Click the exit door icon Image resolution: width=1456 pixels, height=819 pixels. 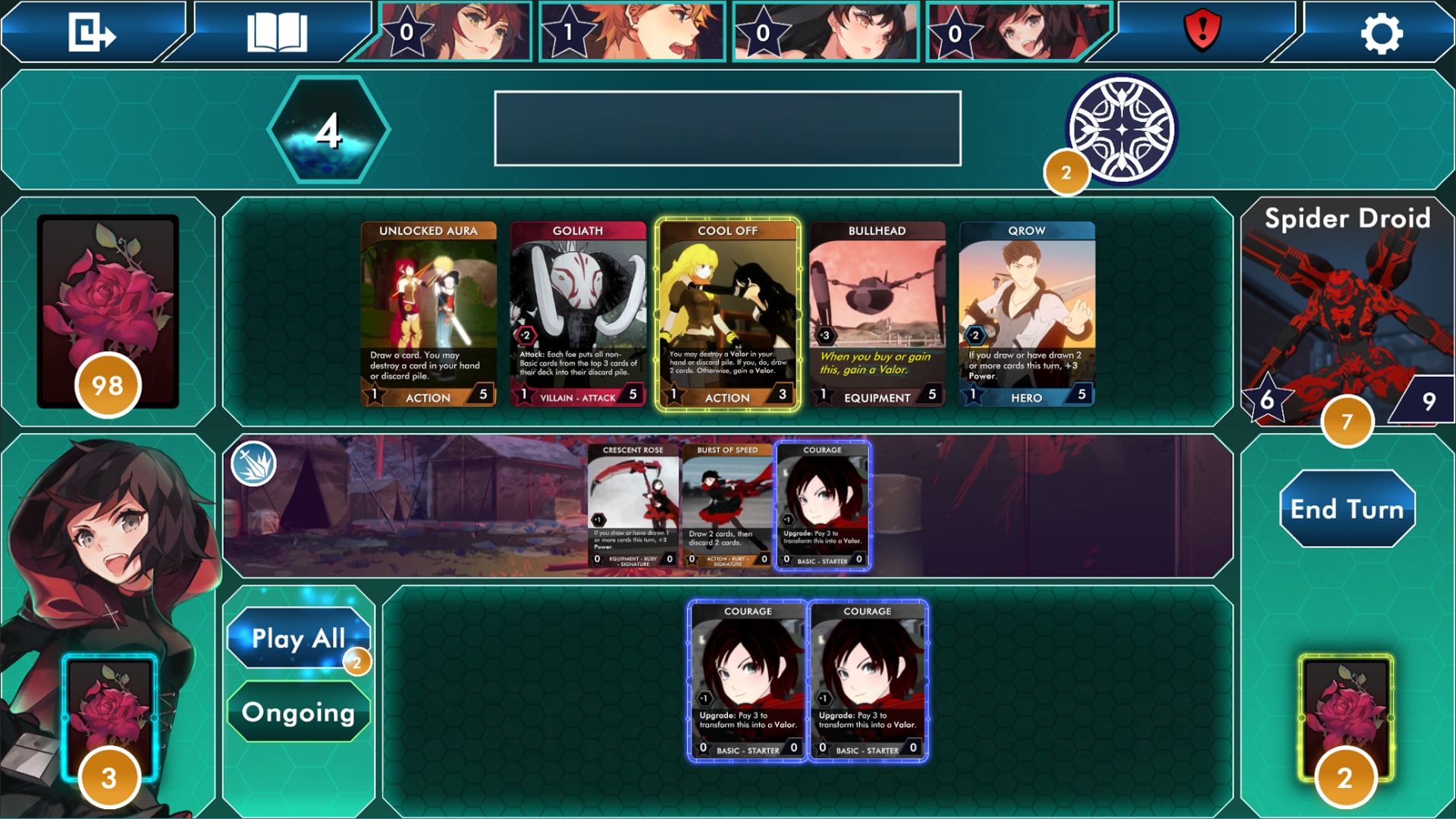(x=91, y=33)
